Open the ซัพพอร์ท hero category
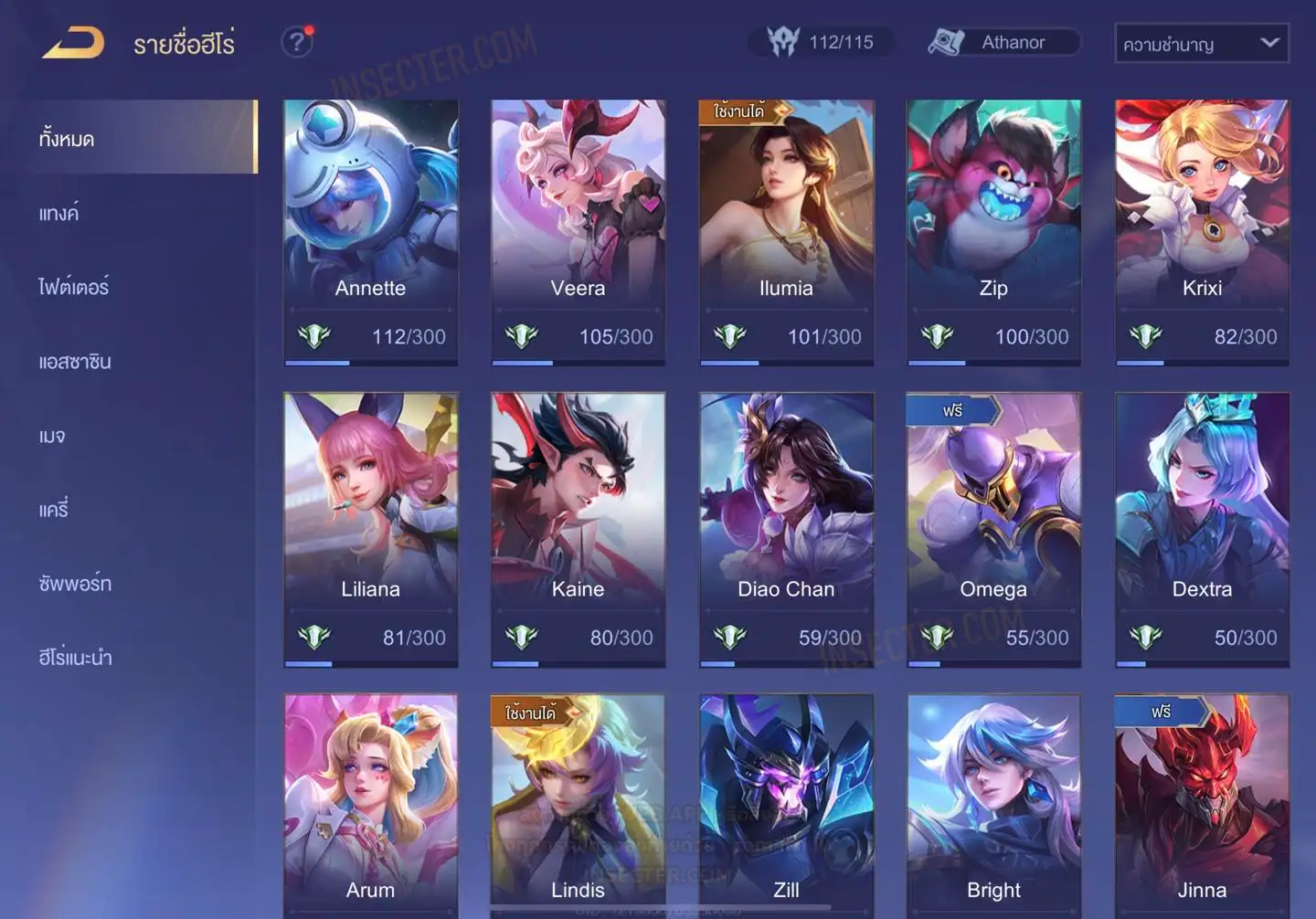Screen dimensions: 1316x919 coord(75,584)
